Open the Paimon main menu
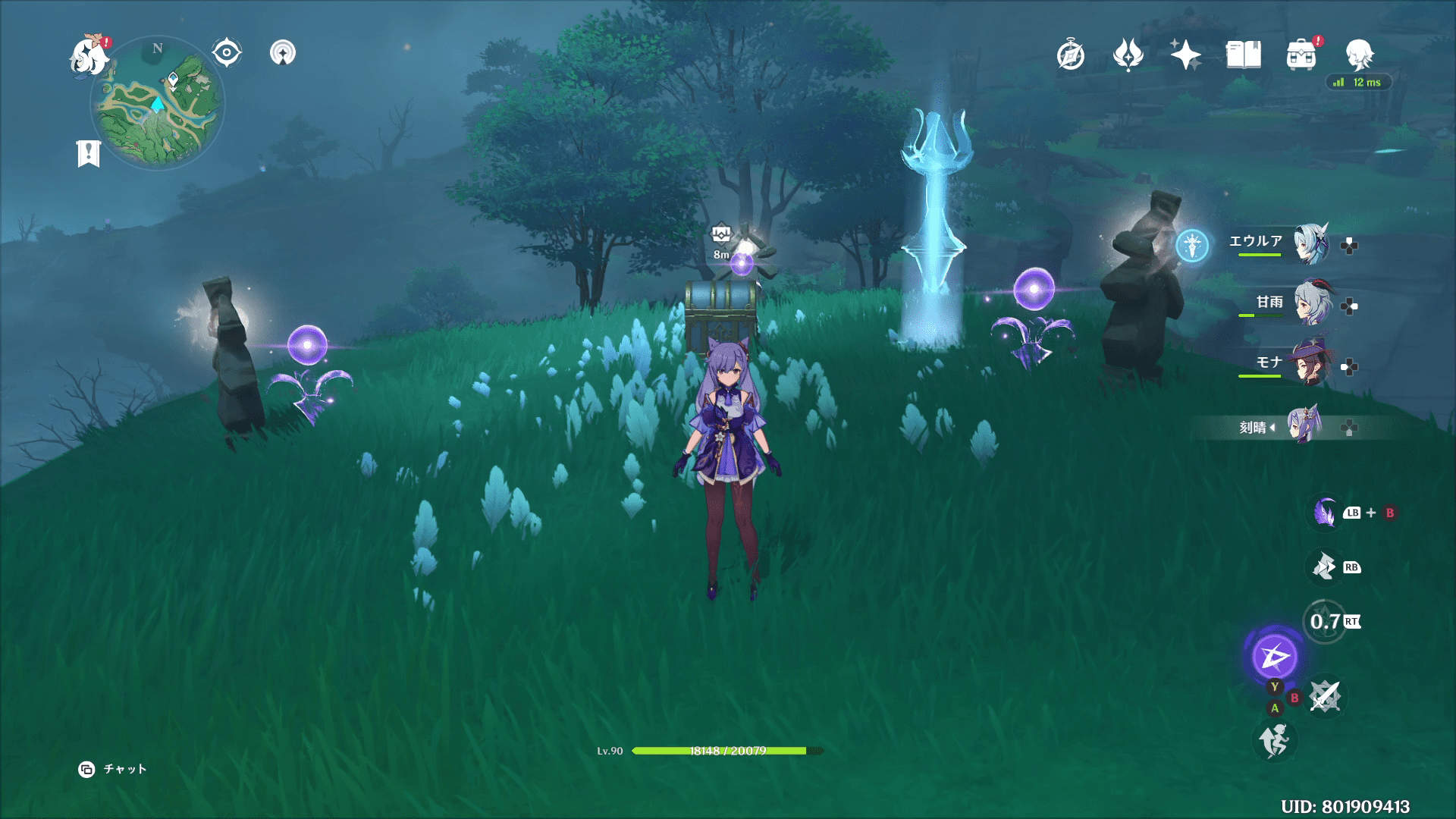1456x819 pixels. point(89,57)
